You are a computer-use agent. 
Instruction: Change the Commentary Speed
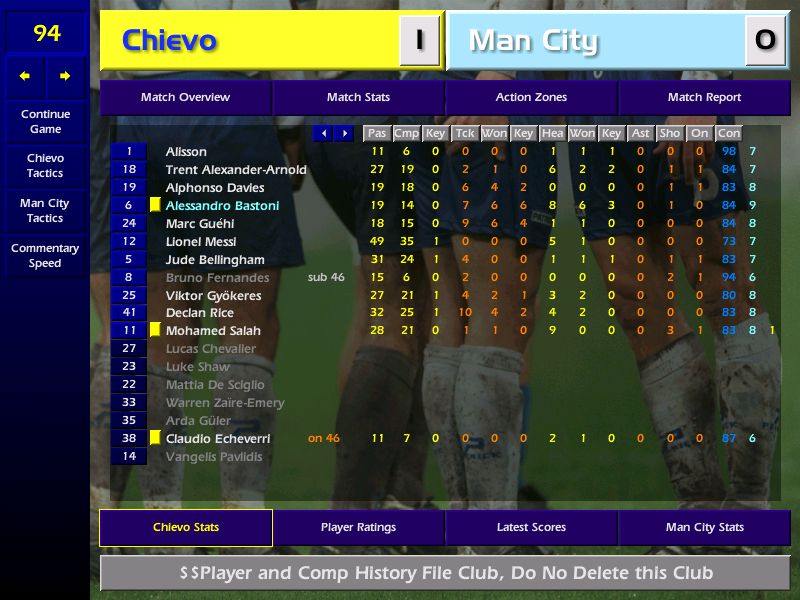45,255
